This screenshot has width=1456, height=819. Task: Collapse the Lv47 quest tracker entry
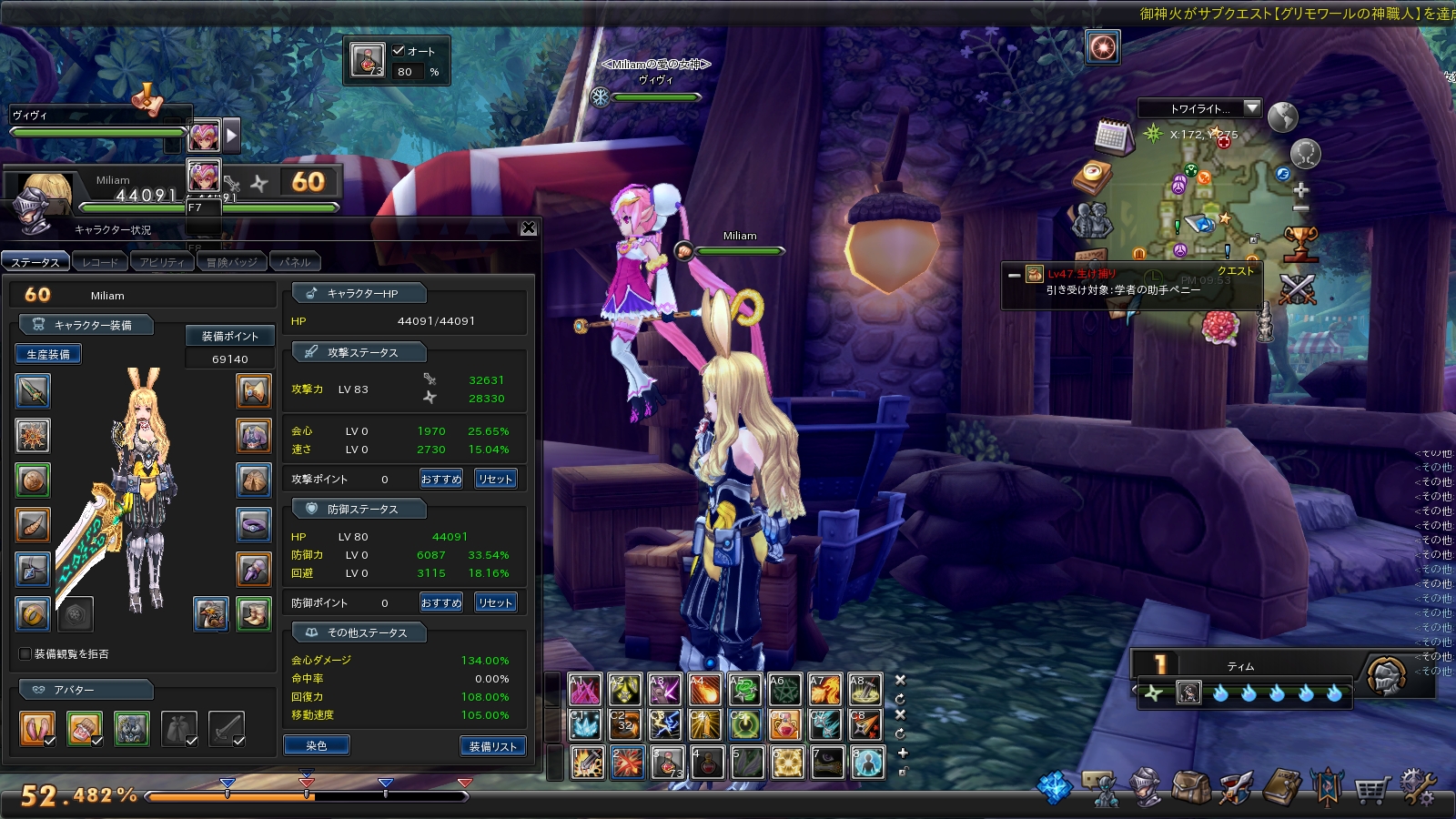(x=1014, y=274)
